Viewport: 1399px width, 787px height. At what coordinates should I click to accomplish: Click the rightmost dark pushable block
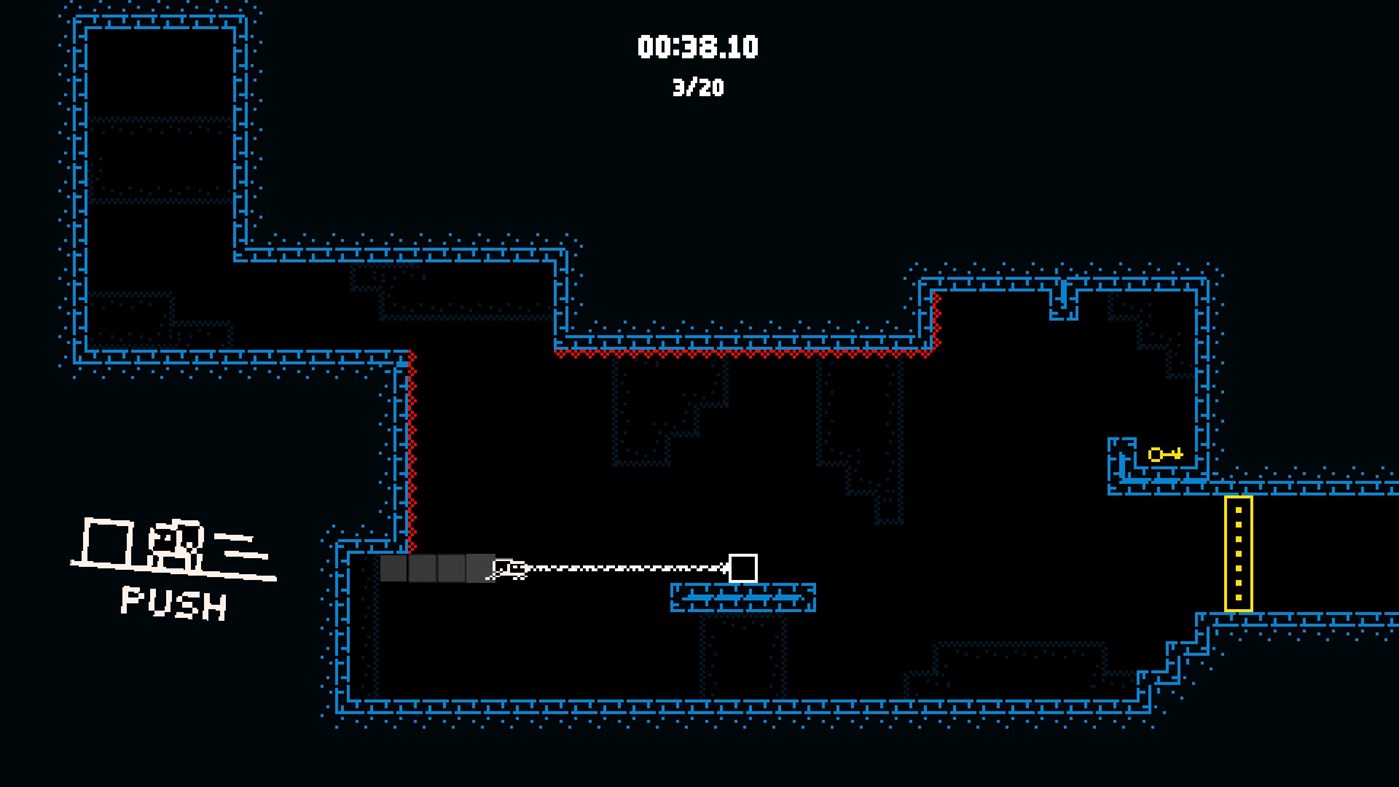pyautogui.click(x=478, y=568)
